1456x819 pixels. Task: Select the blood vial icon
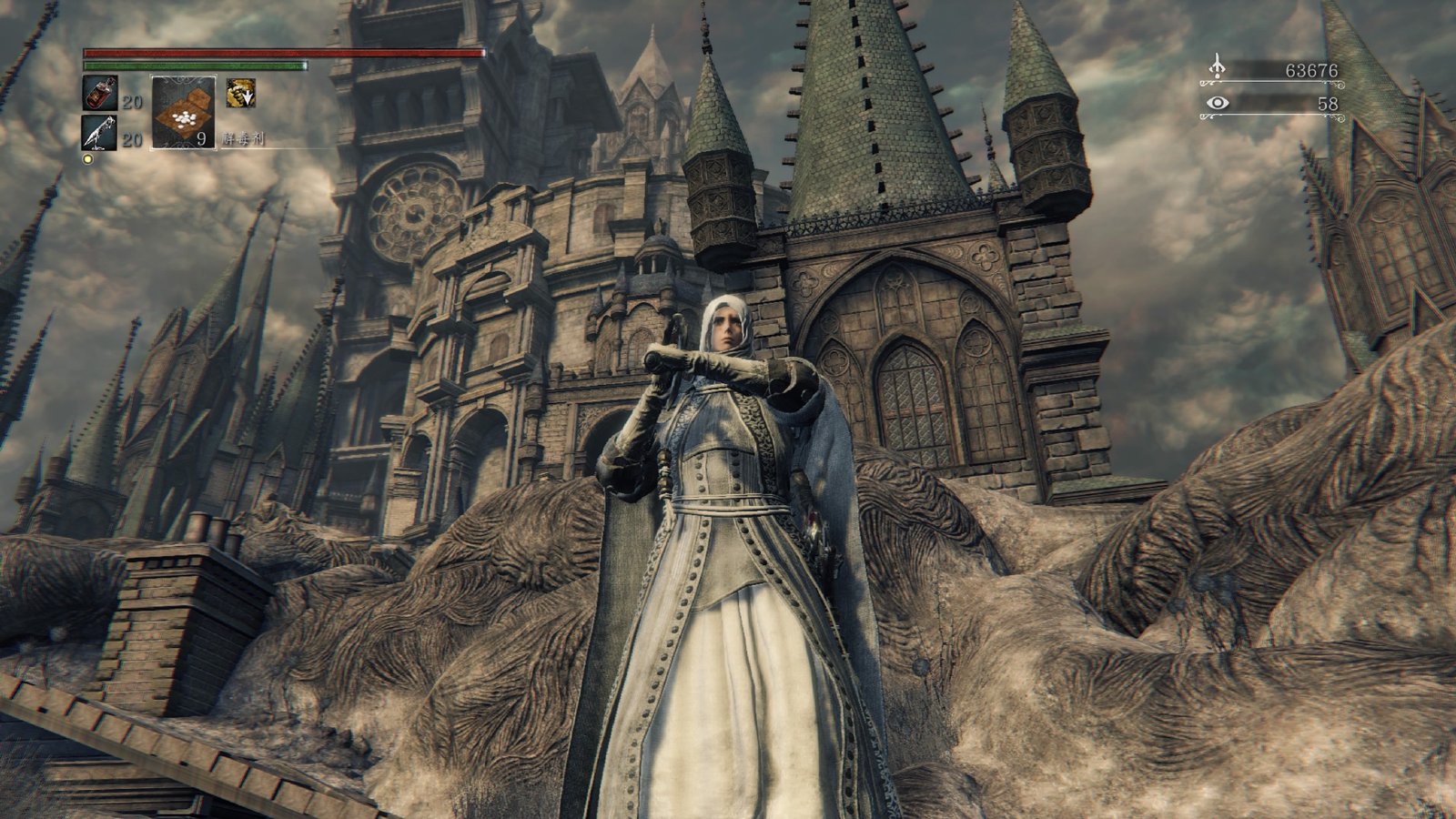pos(99,94)
